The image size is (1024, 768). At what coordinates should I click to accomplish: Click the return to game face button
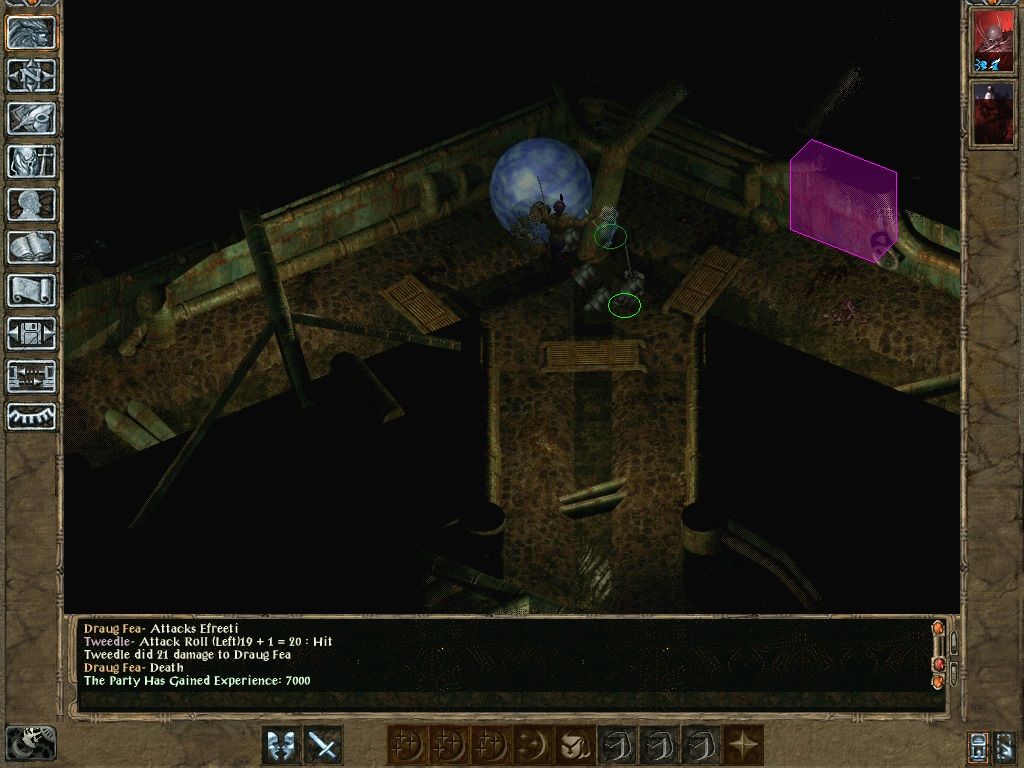(x=32, y=33)
